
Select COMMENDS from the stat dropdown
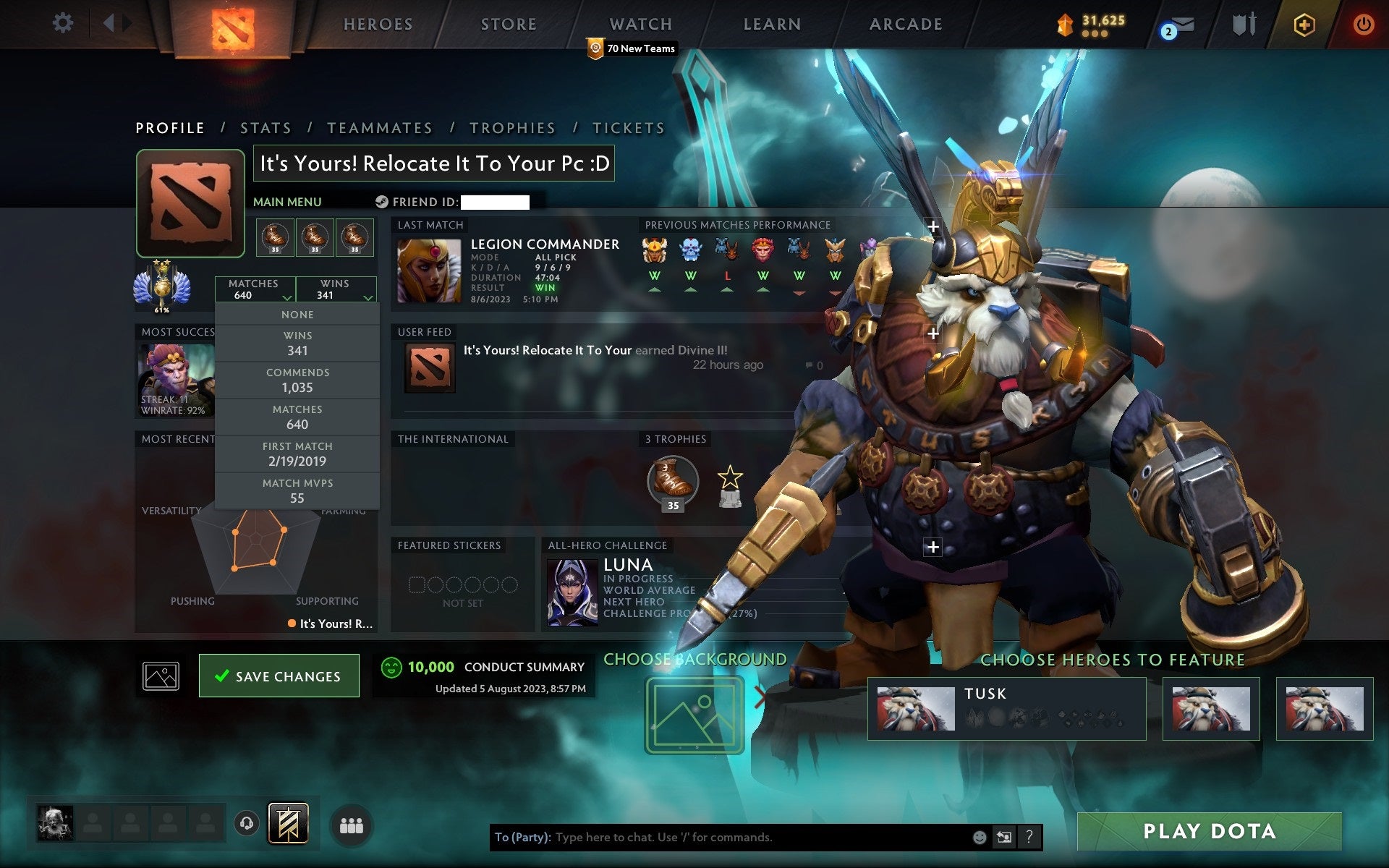click(298, 380)
